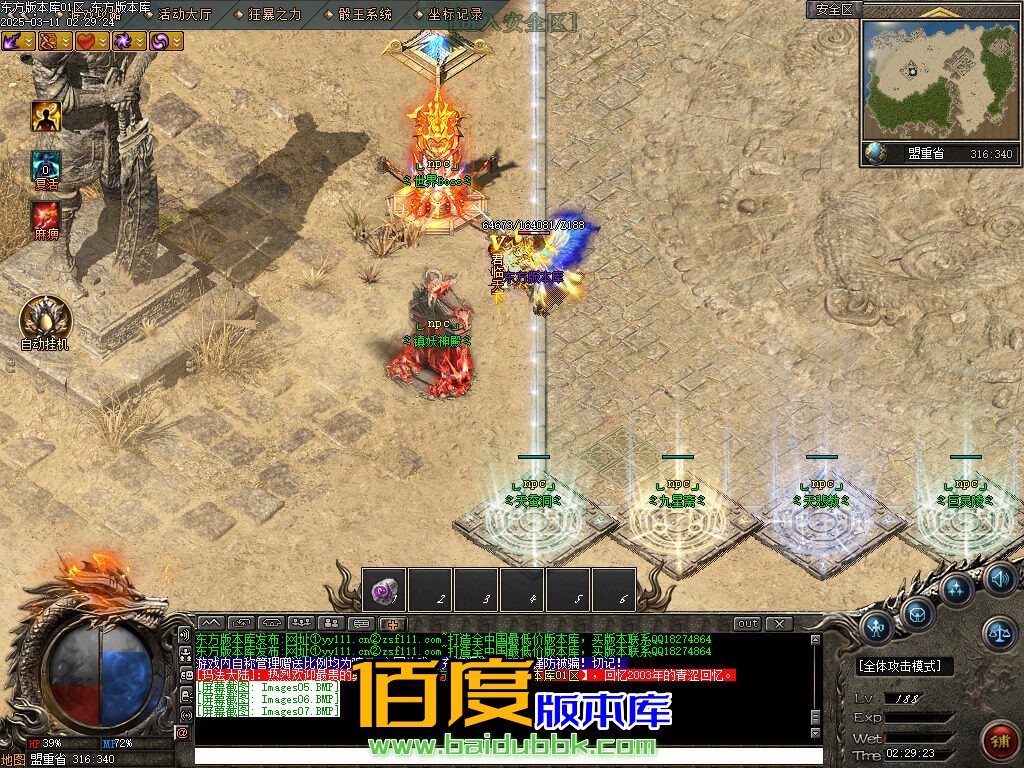The image size is (1024, 768).
Task: Click the golden figure buff icon
Action: click(x=46, y=117)
